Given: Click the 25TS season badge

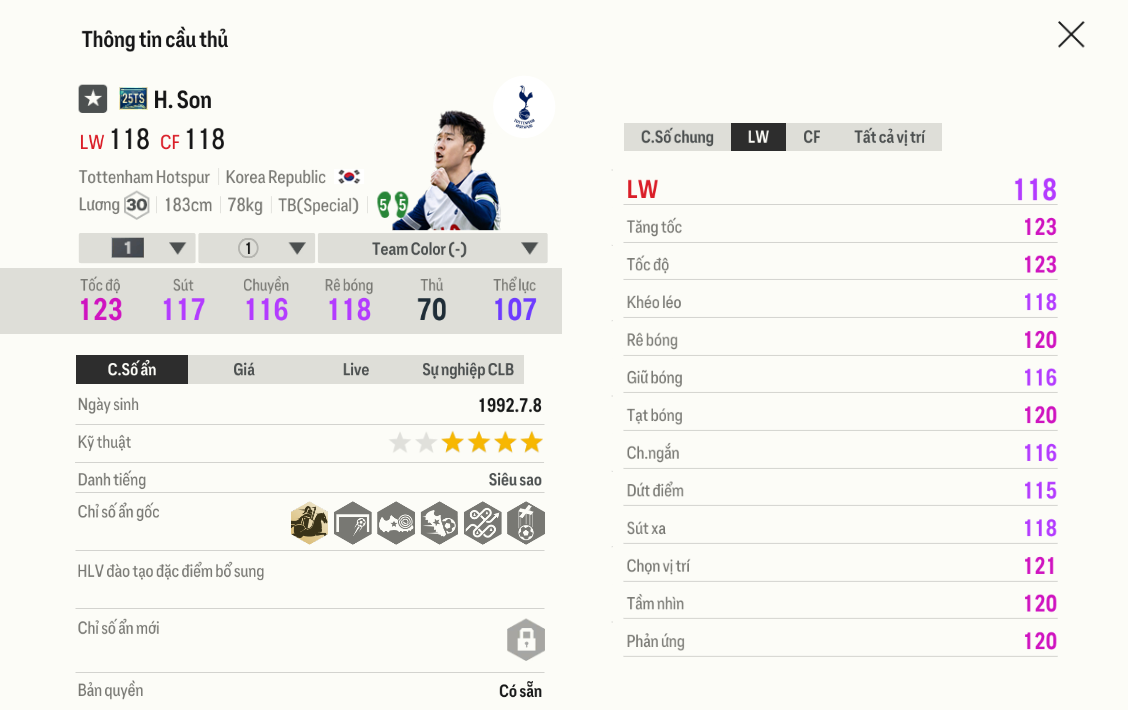Looking at the screenshot, I should [133, 98].
